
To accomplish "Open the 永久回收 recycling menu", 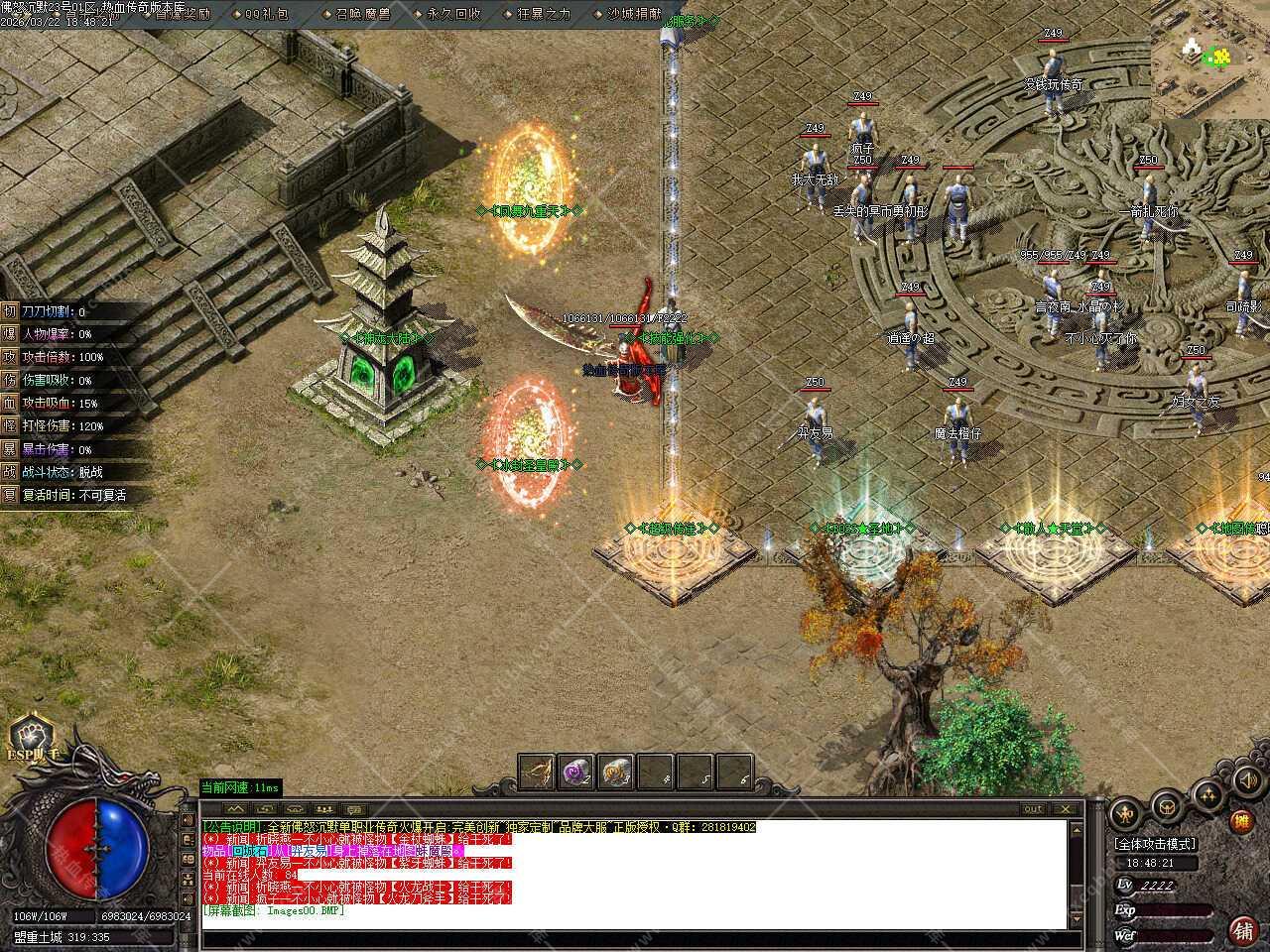I will (x=453, y=14).
